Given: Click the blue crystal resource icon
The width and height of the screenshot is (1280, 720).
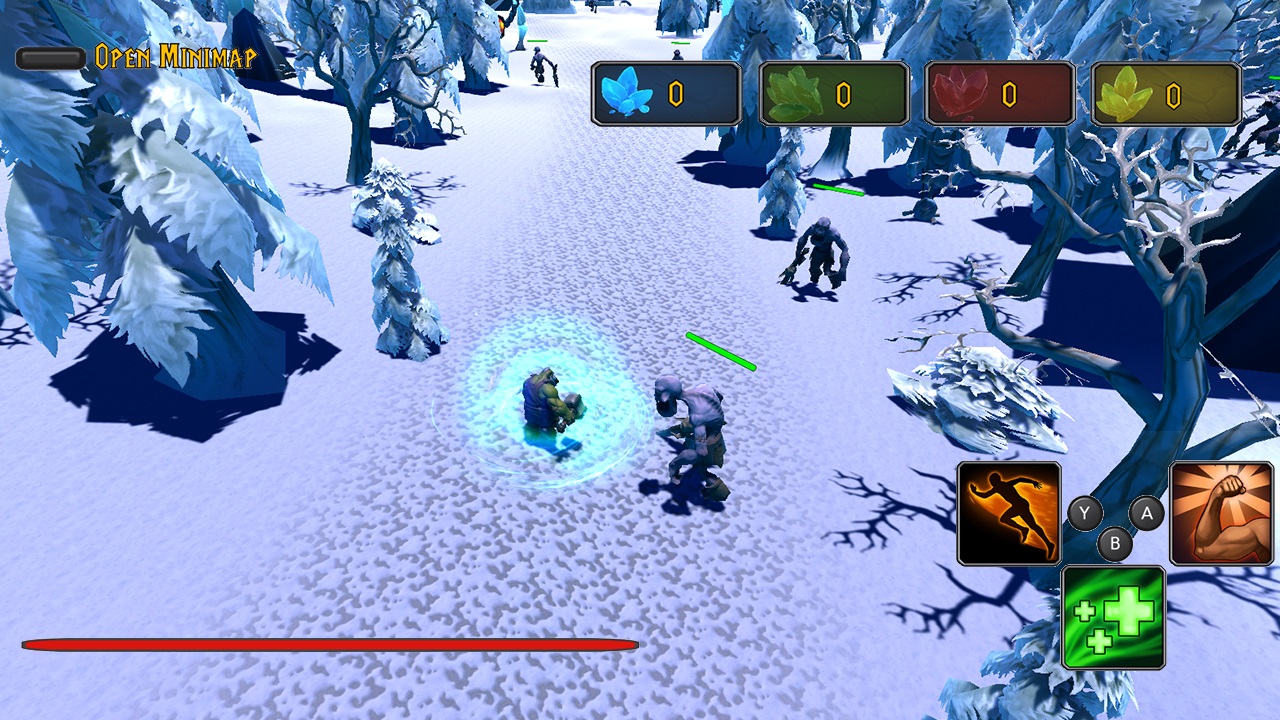Looking at the screenshot, I should (625, 93).
